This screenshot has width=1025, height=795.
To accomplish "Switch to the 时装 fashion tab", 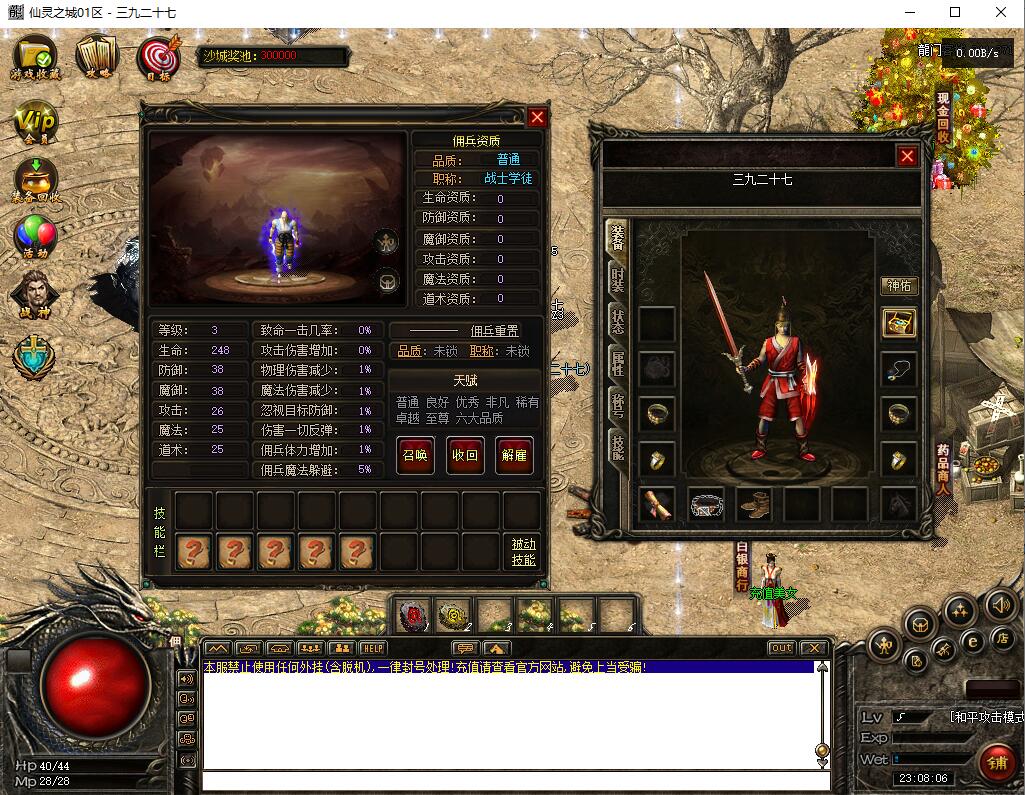I will click(618, 279).
